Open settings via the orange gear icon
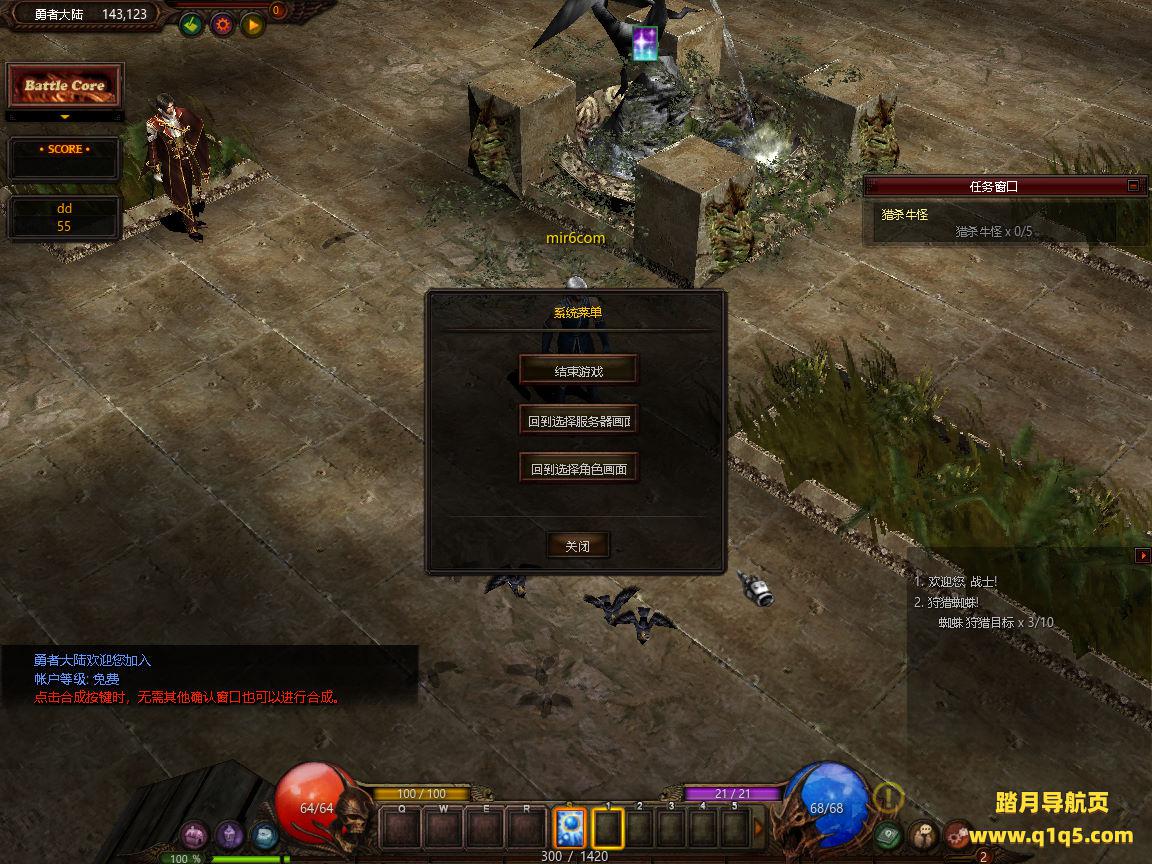Image resolution: width=1152 pixels, height=864 pixels. point(221,24)
